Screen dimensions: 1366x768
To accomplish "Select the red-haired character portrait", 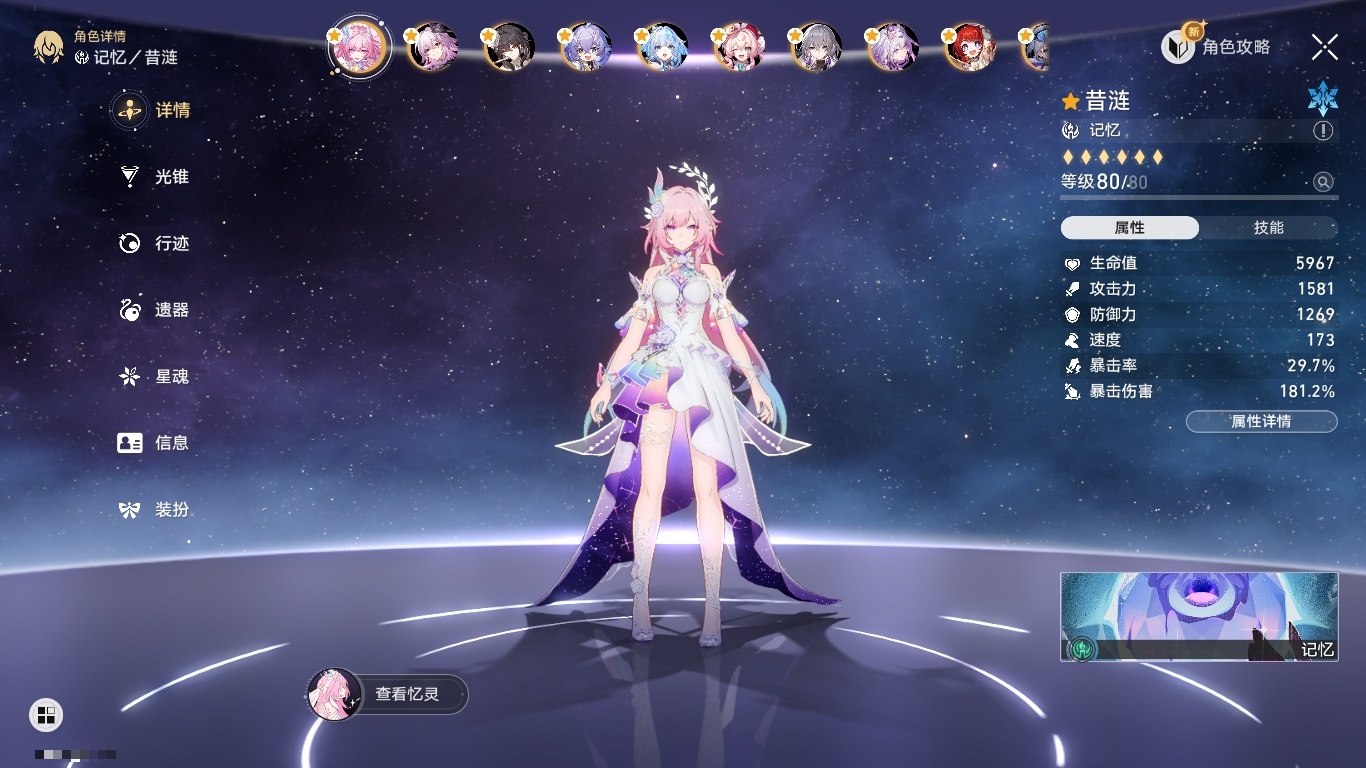I will (968, 48).
